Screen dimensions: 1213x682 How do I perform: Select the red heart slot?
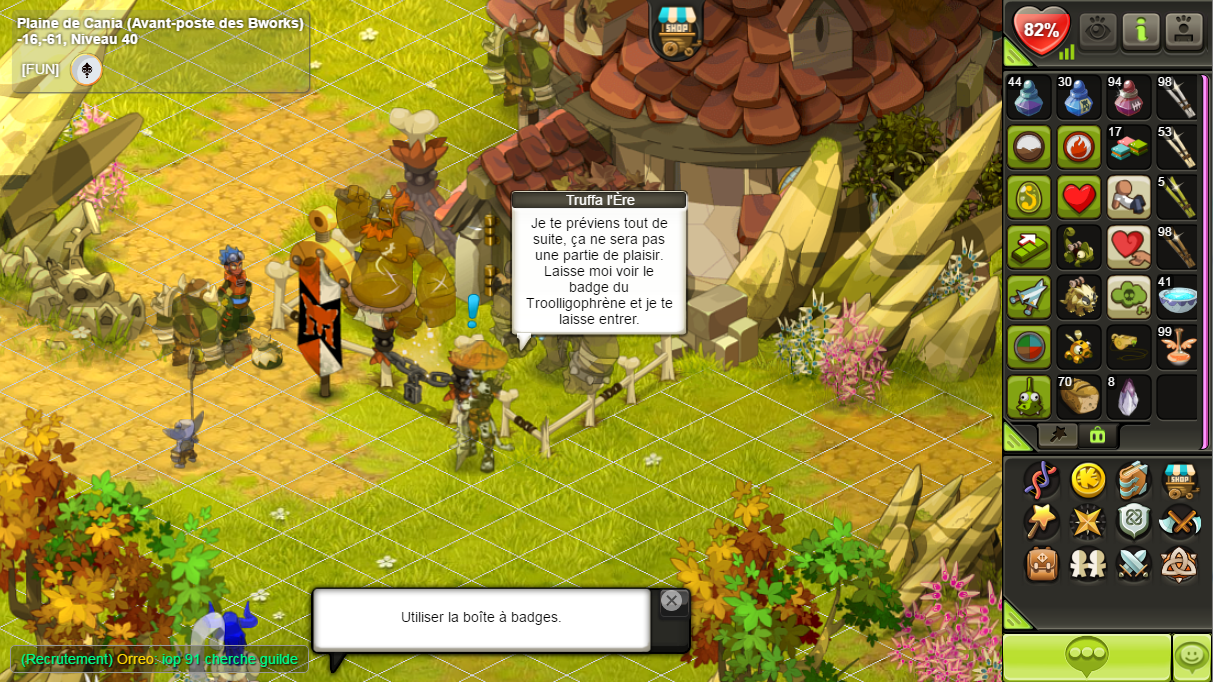1079,197
